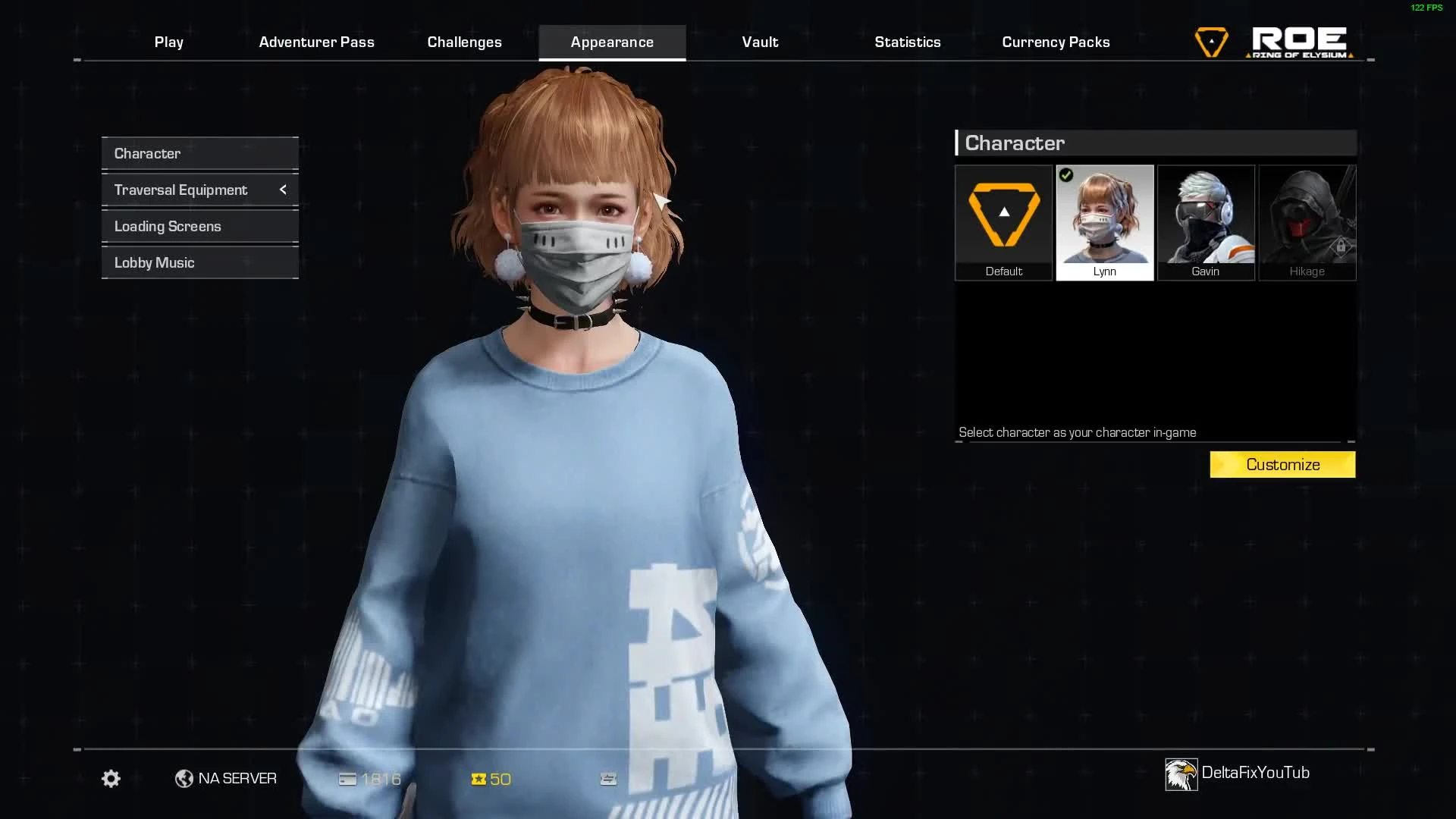The height and width of the screenshot is (819, 1456).
Task: Click the orange emblem icon beside ROE logo
Action: [1210, 41]
